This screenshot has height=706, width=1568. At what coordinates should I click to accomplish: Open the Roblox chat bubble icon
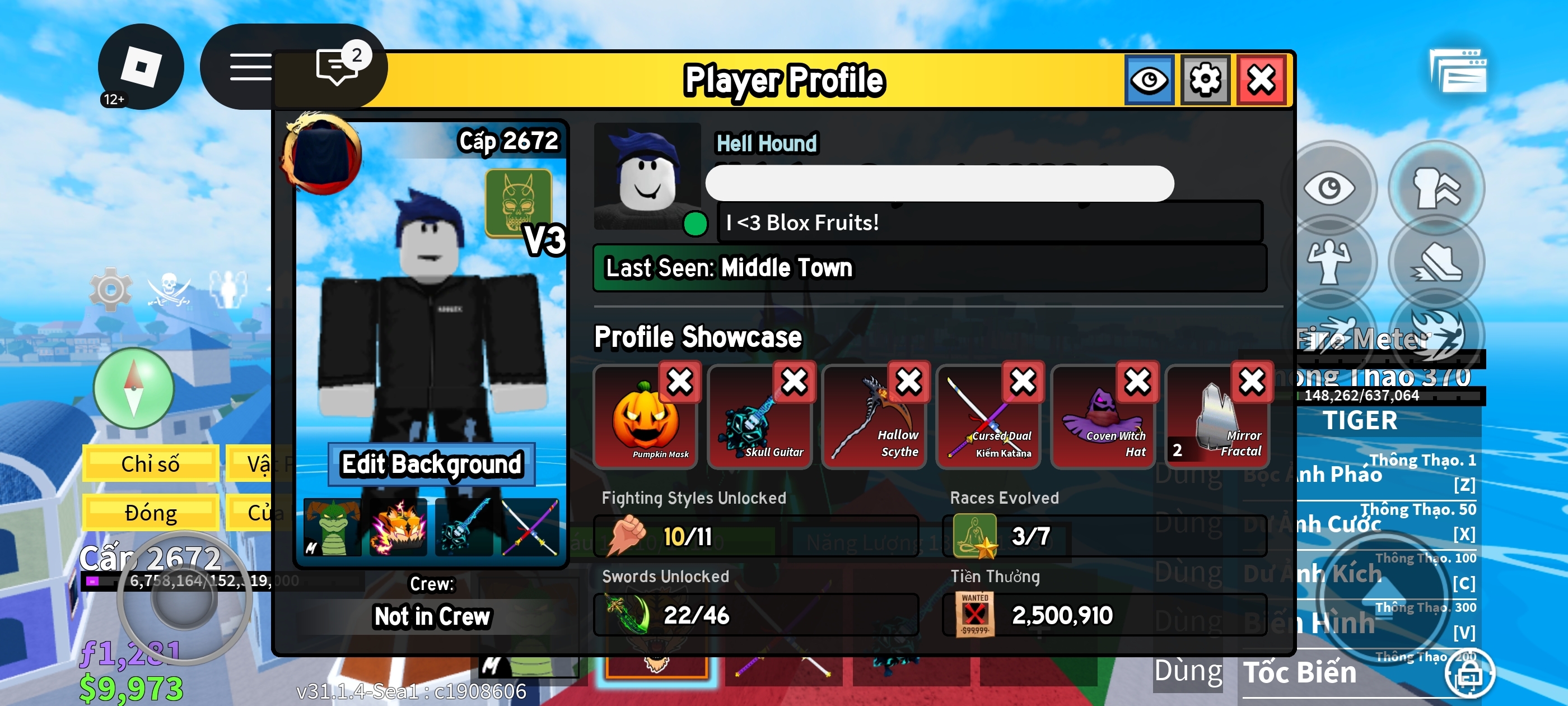(x=337, y=66)
